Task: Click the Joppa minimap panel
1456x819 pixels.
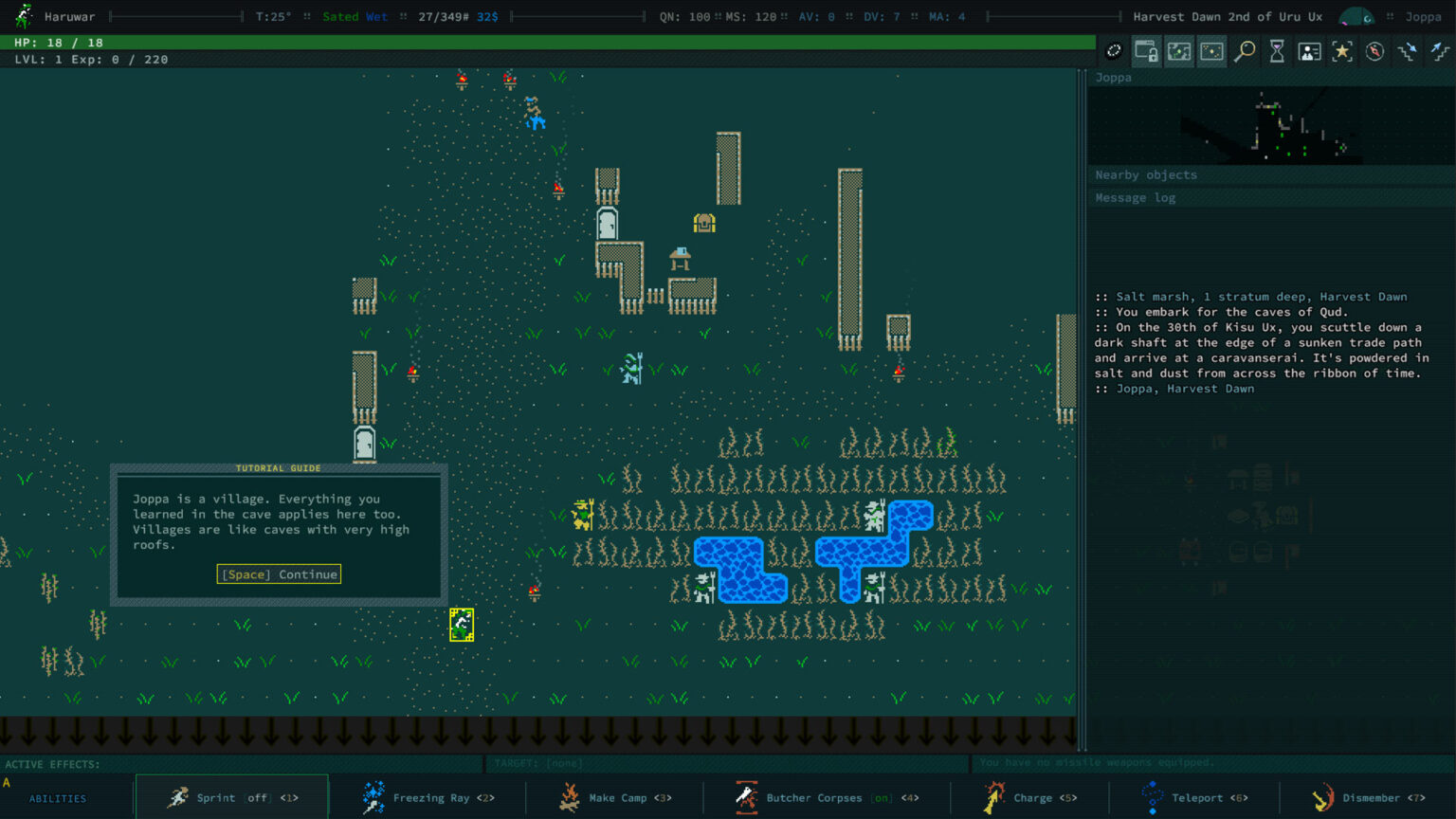Action: point(1270,126)
